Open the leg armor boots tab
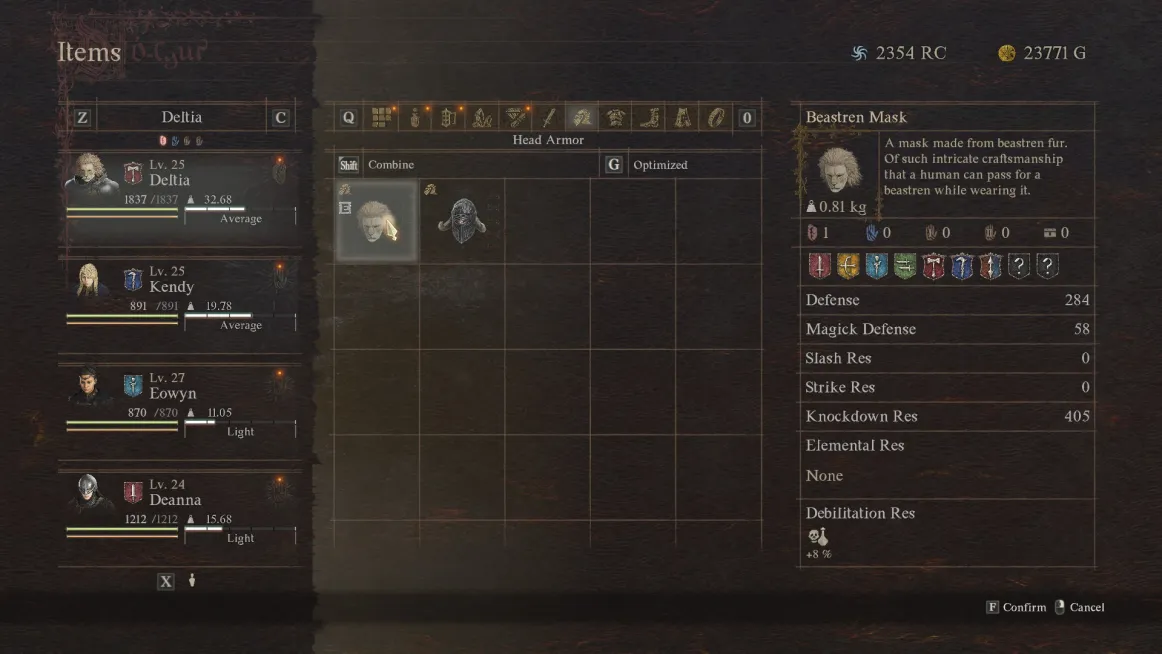Viewport: 1162px width, 654px height. pos(649,118)
